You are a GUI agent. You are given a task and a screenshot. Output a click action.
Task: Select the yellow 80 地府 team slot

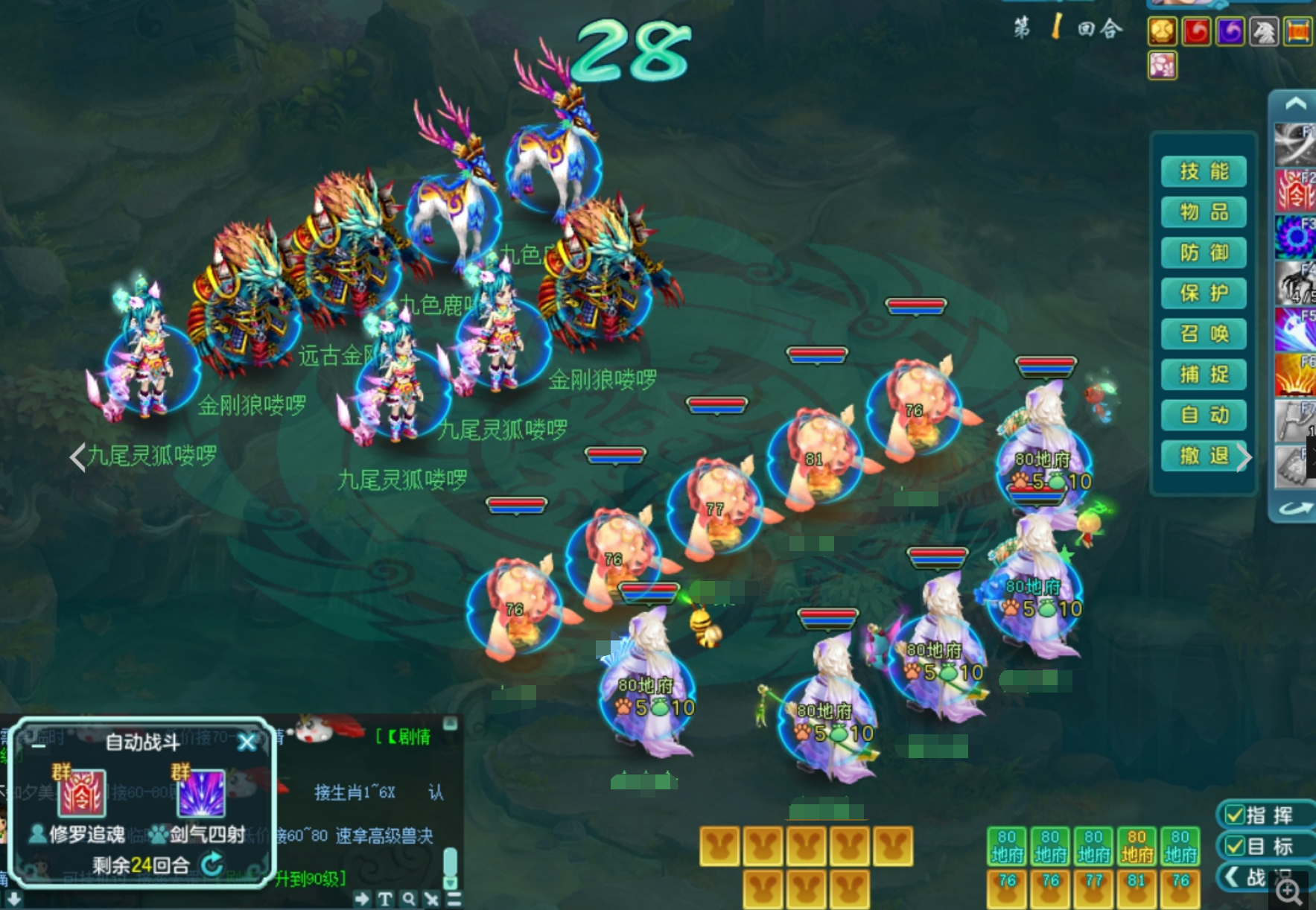tap(1137, 846)
